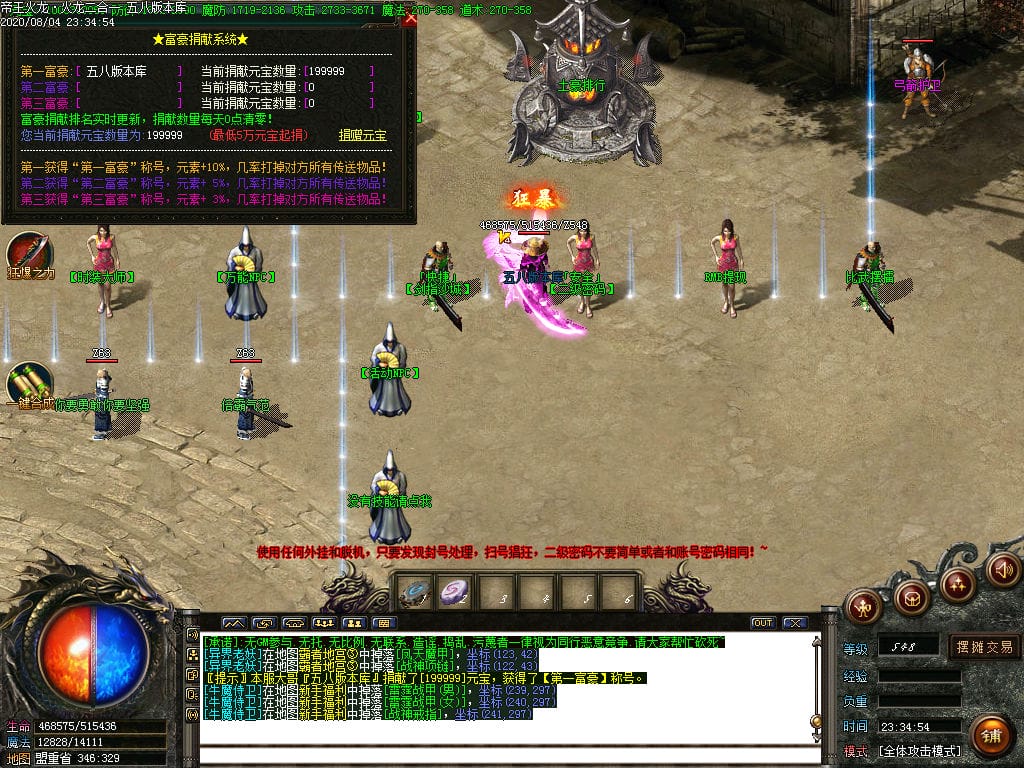Click the mountain-line icon above chat
Screen dimensions: 1024x768
click(233, 623)
